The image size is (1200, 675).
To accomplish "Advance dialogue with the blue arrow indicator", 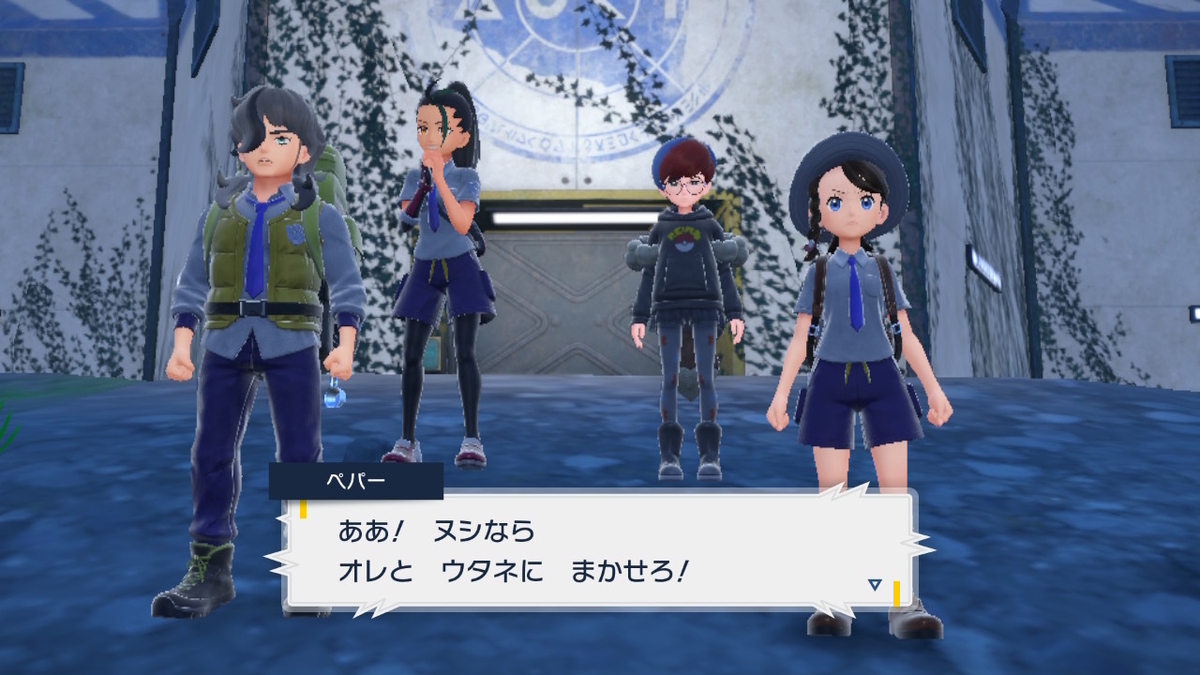I will 875,585.
